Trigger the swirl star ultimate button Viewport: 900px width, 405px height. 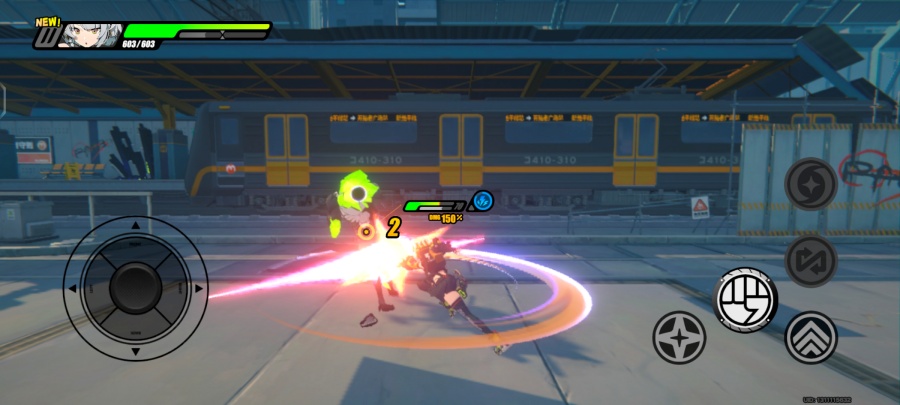tap(810, 184)
